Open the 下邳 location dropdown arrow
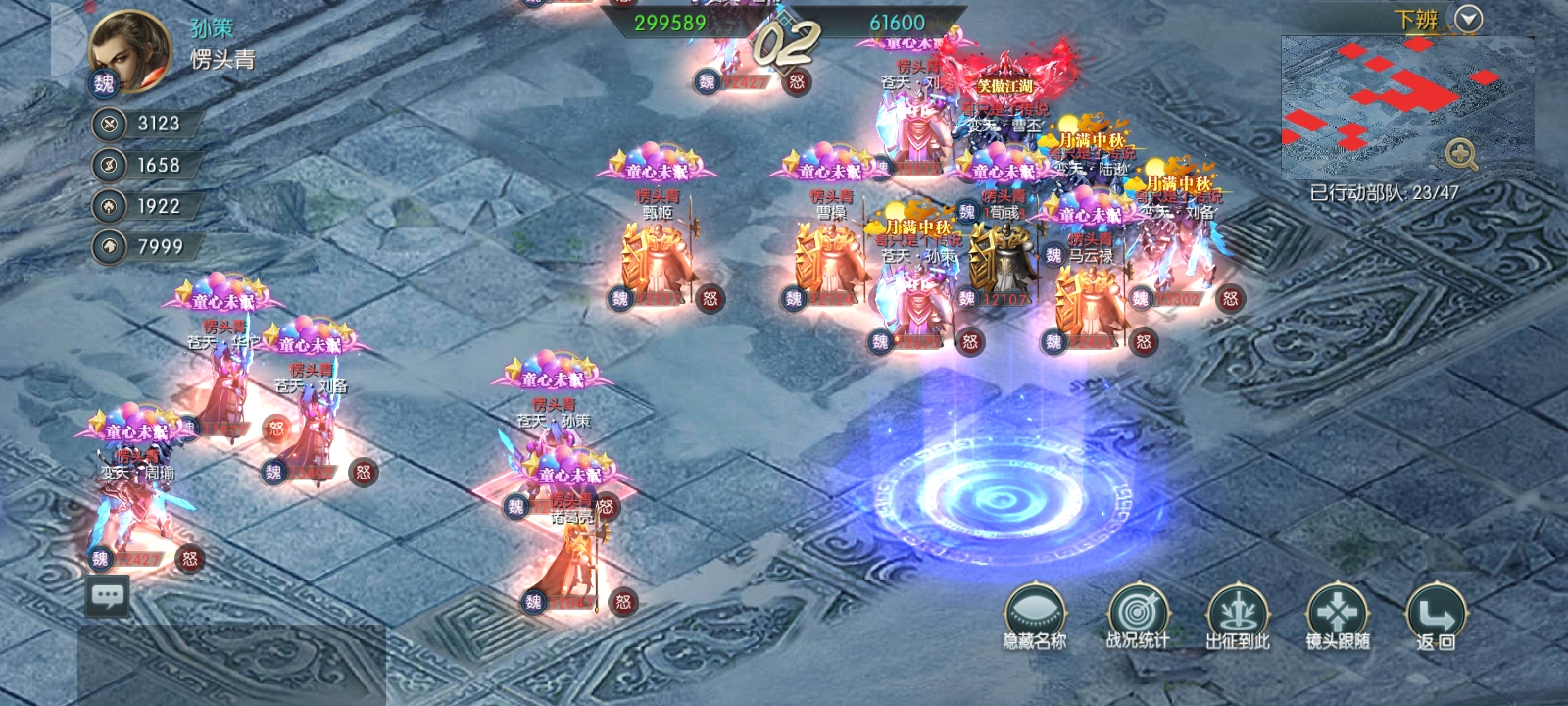This screenshot has width=1568, height=706. [x=1468, y=19]
